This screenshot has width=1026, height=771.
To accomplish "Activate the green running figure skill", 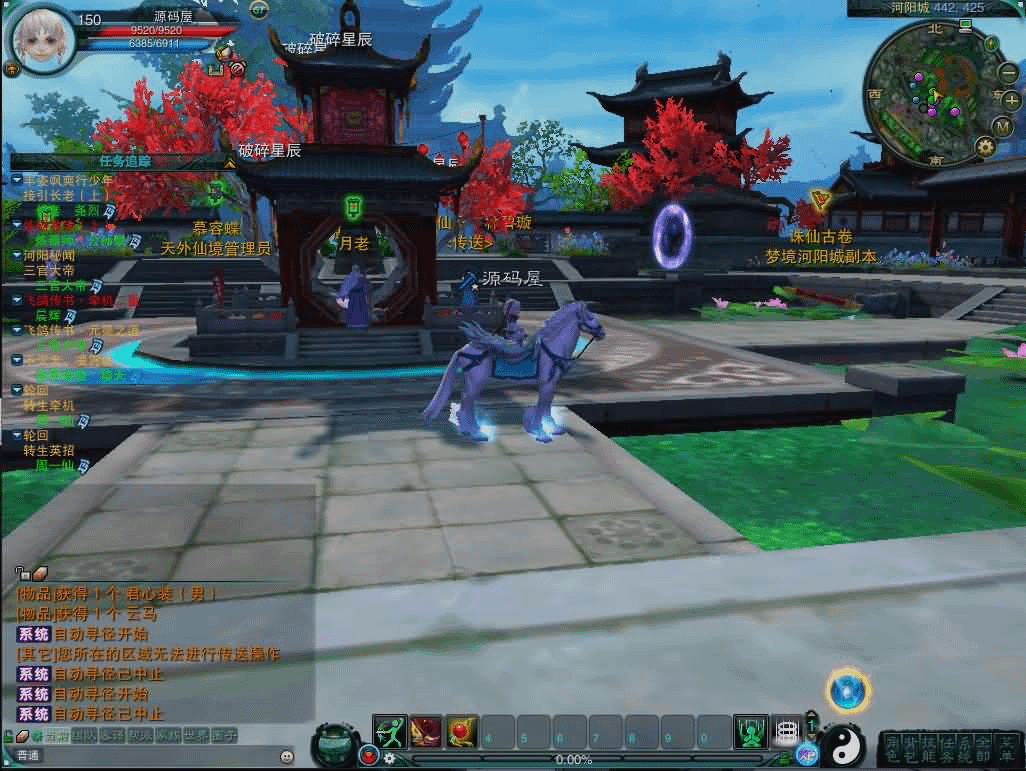I will point(390,733).
